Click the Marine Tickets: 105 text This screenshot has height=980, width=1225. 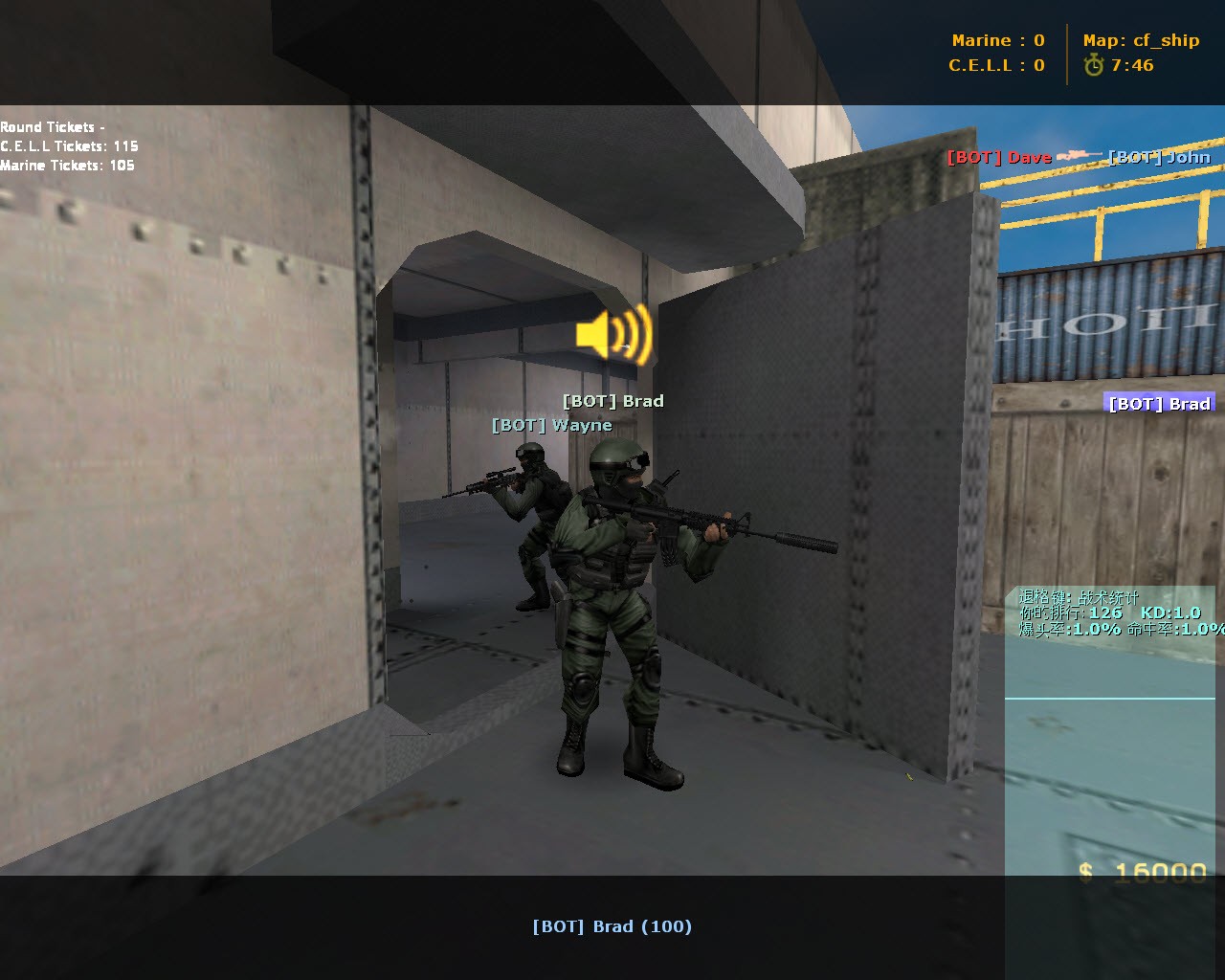tap(67, 165)
